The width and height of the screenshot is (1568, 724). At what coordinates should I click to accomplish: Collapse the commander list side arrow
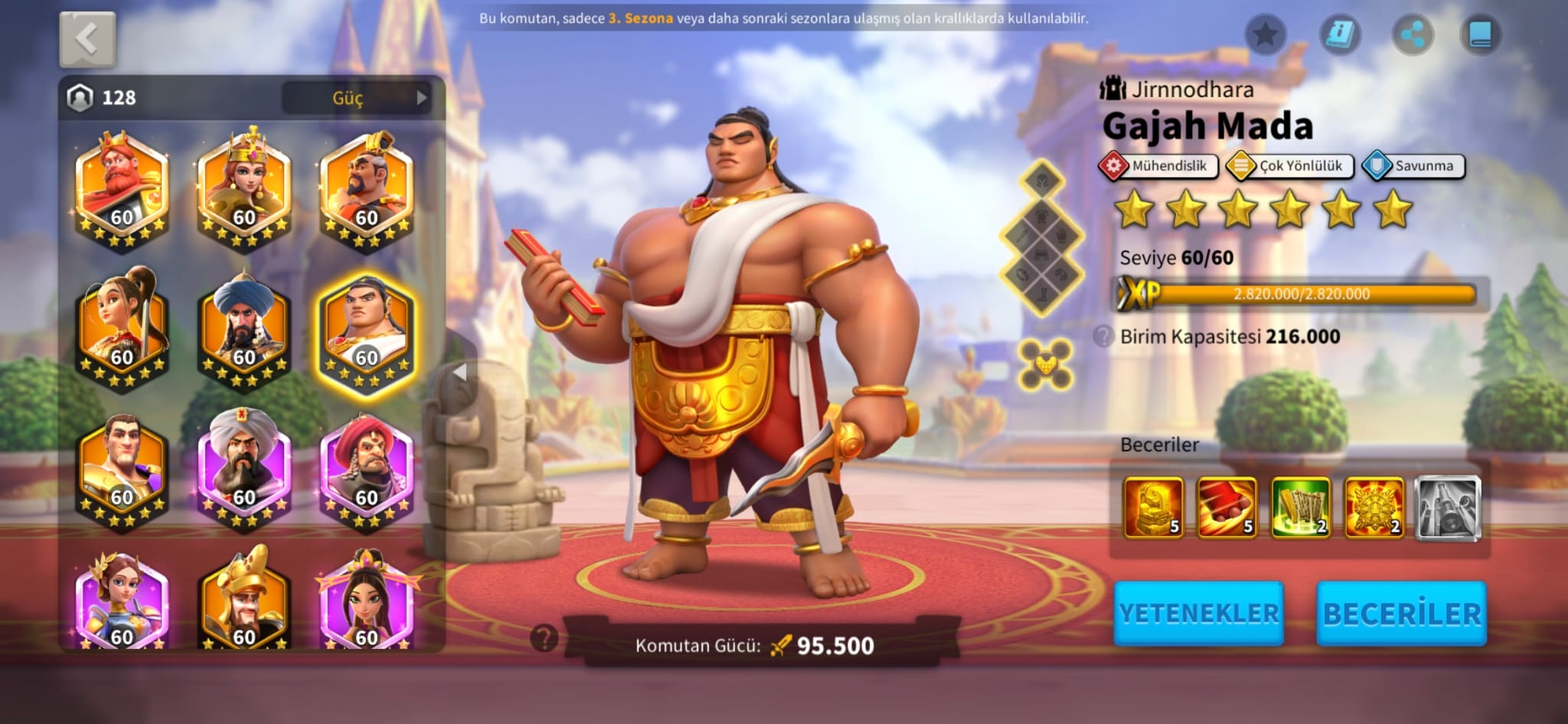(459, 373)
